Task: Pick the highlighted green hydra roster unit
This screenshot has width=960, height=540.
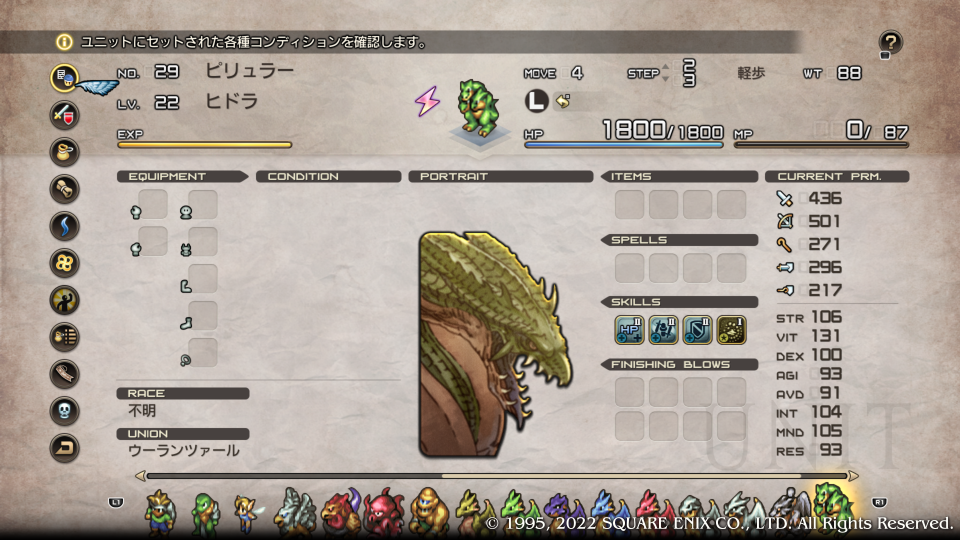Action: pyautogui.click(x=831, y=505)
